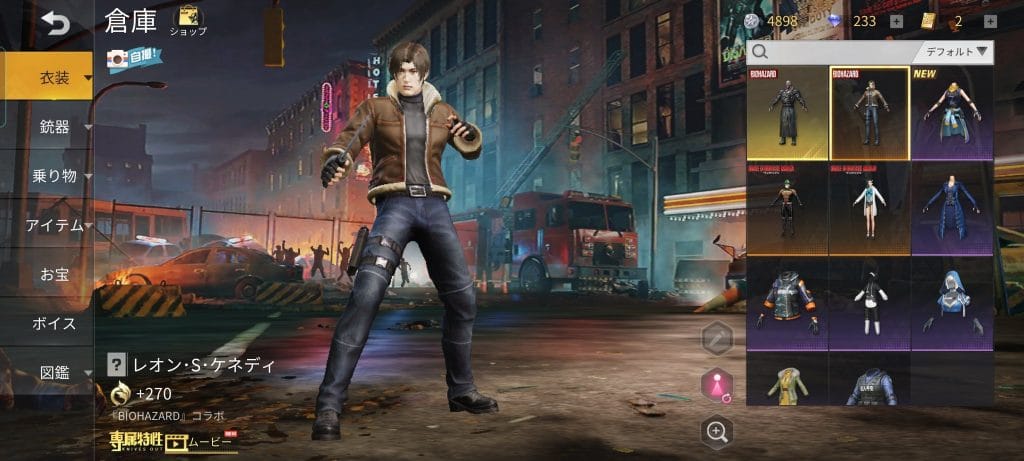
Task: Switch to the アイテム items tab
Action: 54,225
